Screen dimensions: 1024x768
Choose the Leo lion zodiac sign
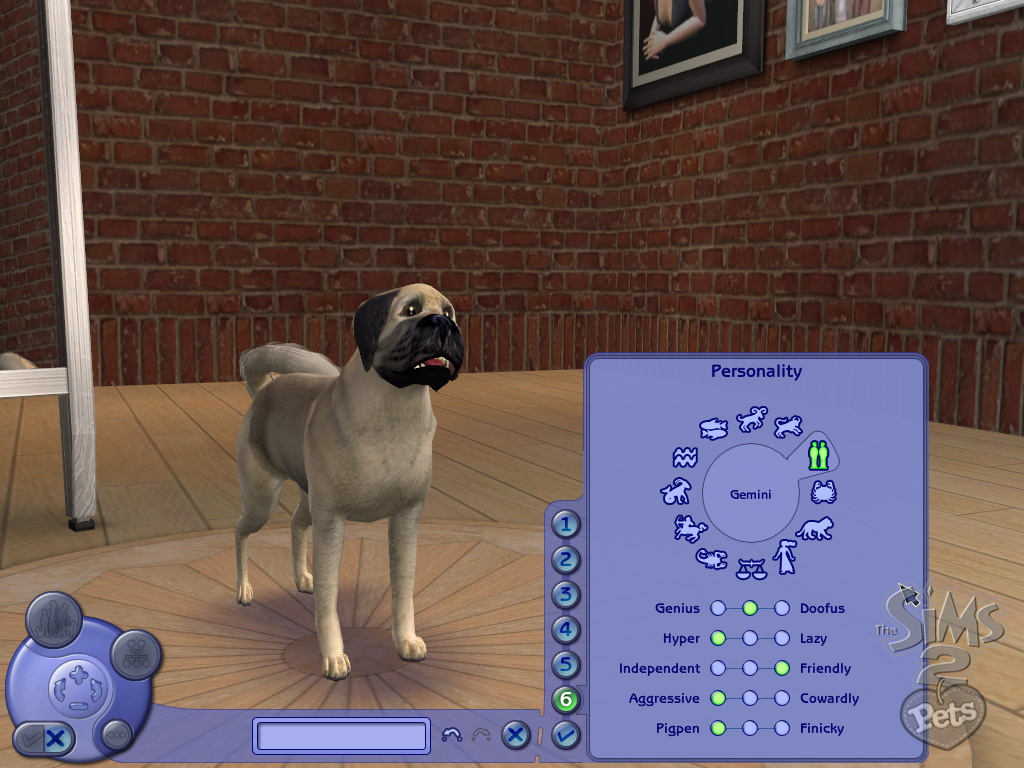[814, 528]
